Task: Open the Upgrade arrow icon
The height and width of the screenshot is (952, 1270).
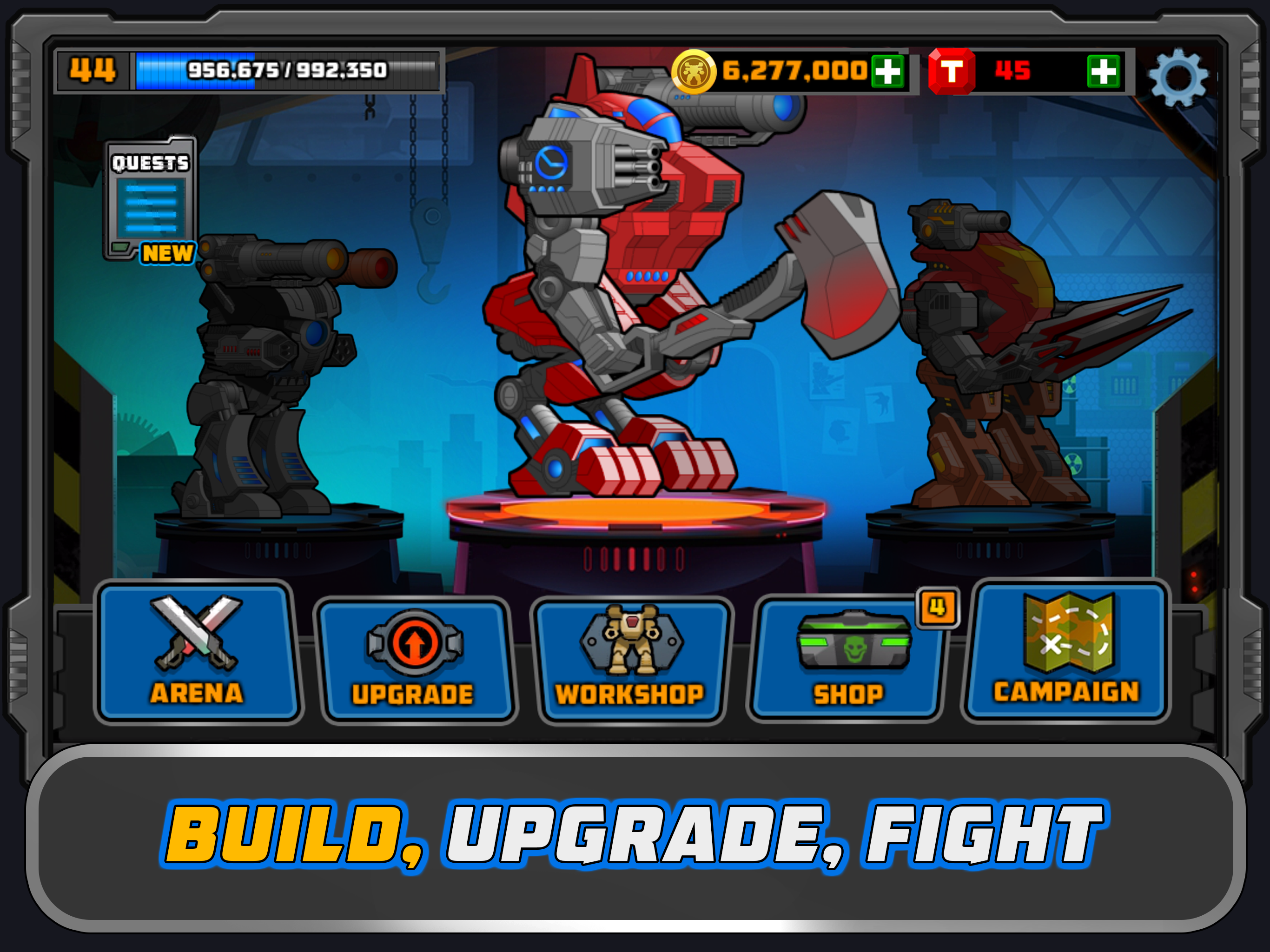Action: [x=415, y=643]
